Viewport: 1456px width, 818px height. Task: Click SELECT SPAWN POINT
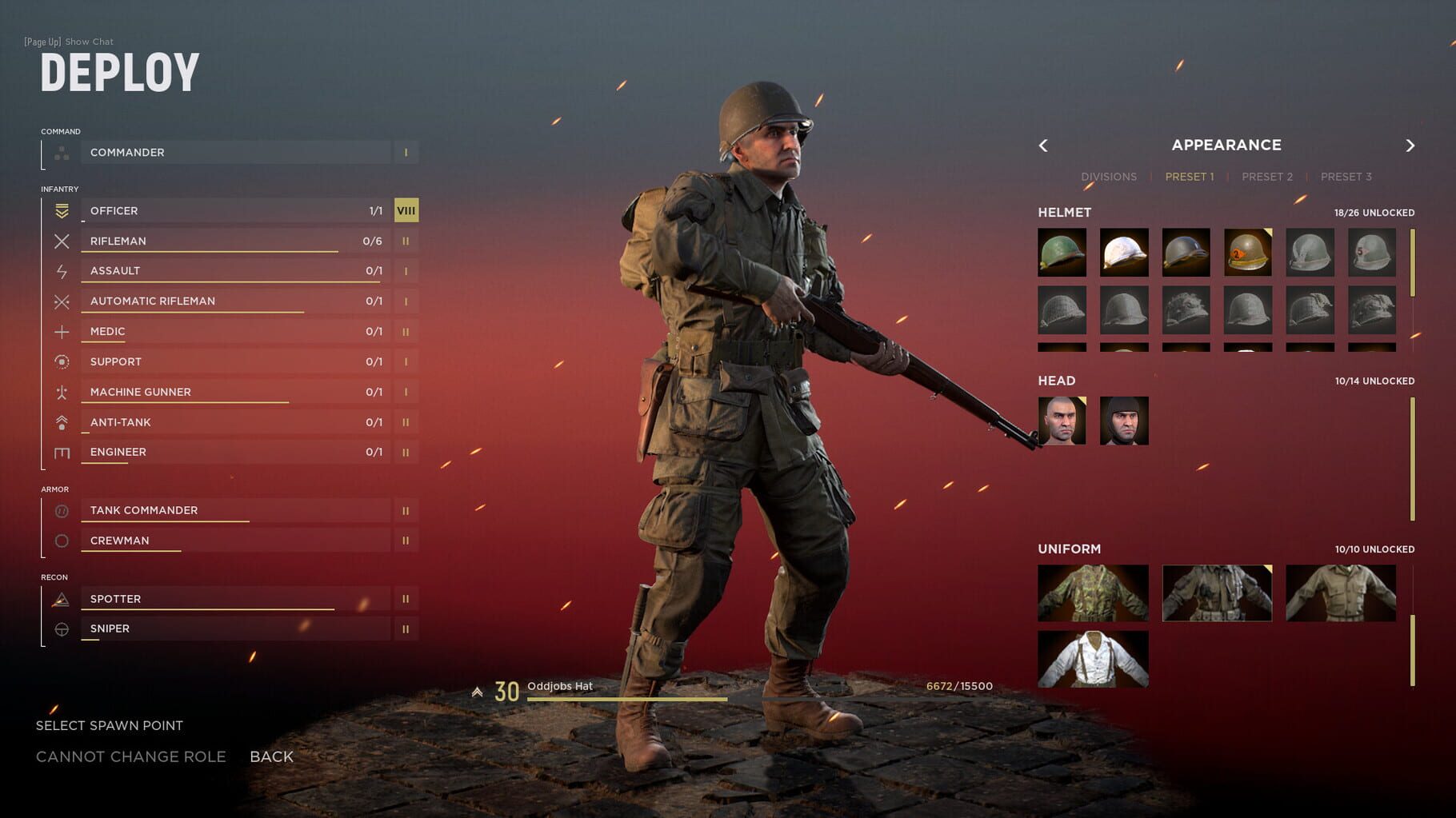click(109, 725)
